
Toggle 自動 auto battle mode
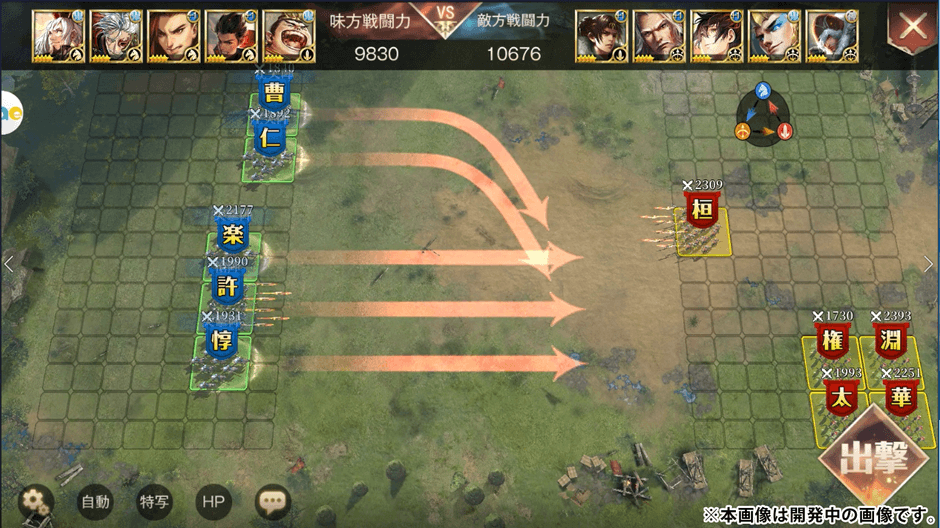(95, 501)
